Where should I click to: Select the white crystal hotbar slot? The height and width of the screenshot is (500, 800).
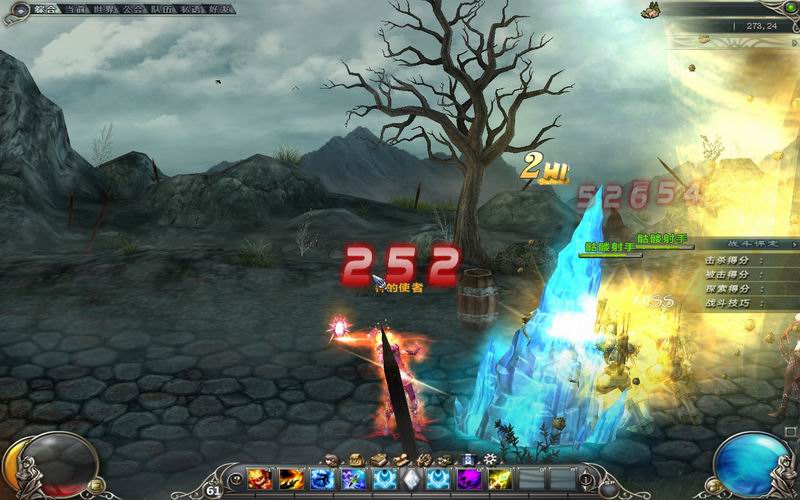pos(411,480)
